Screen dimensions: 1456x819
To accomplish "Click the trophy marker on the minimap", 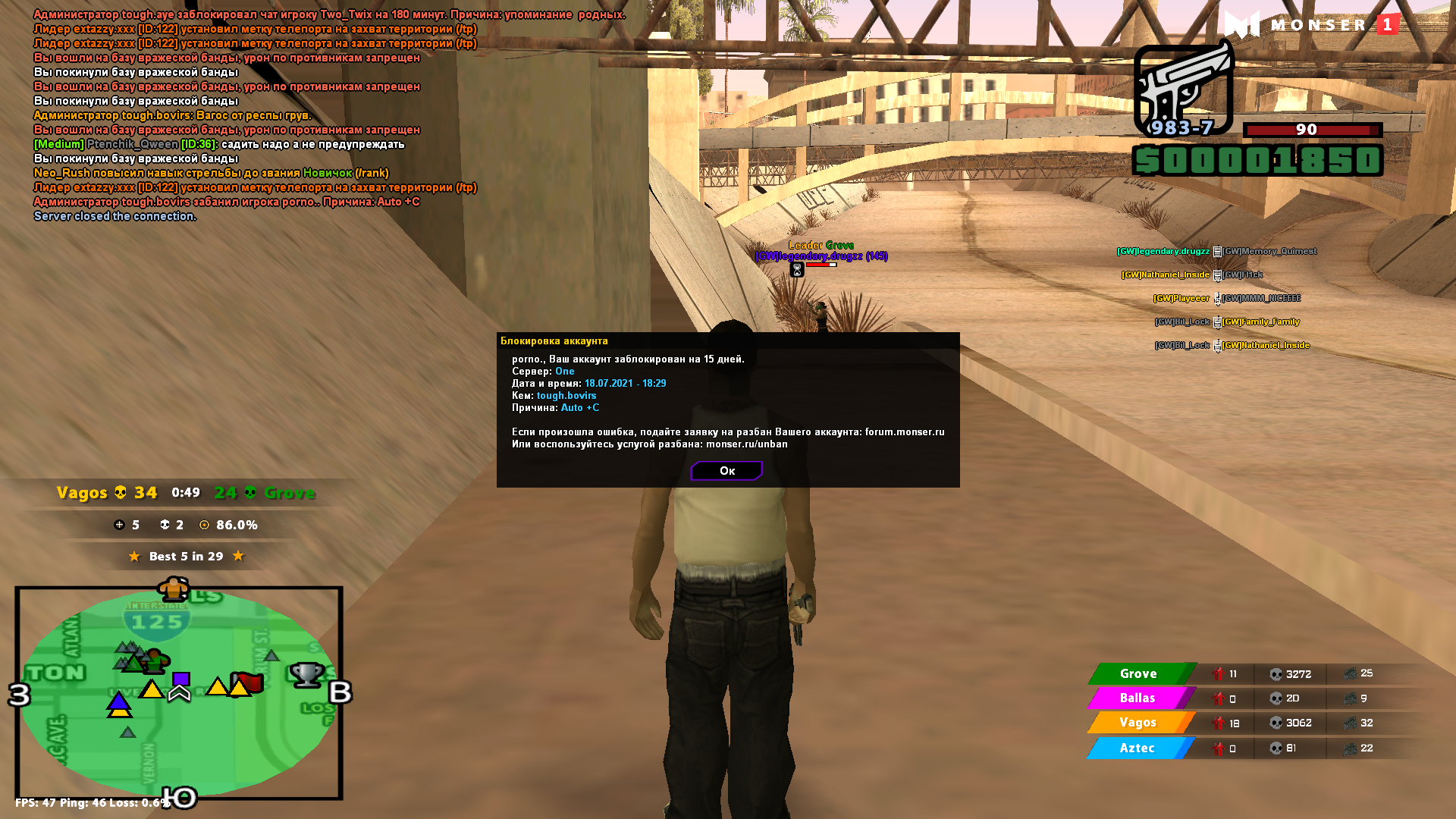I will pos(307,673).
